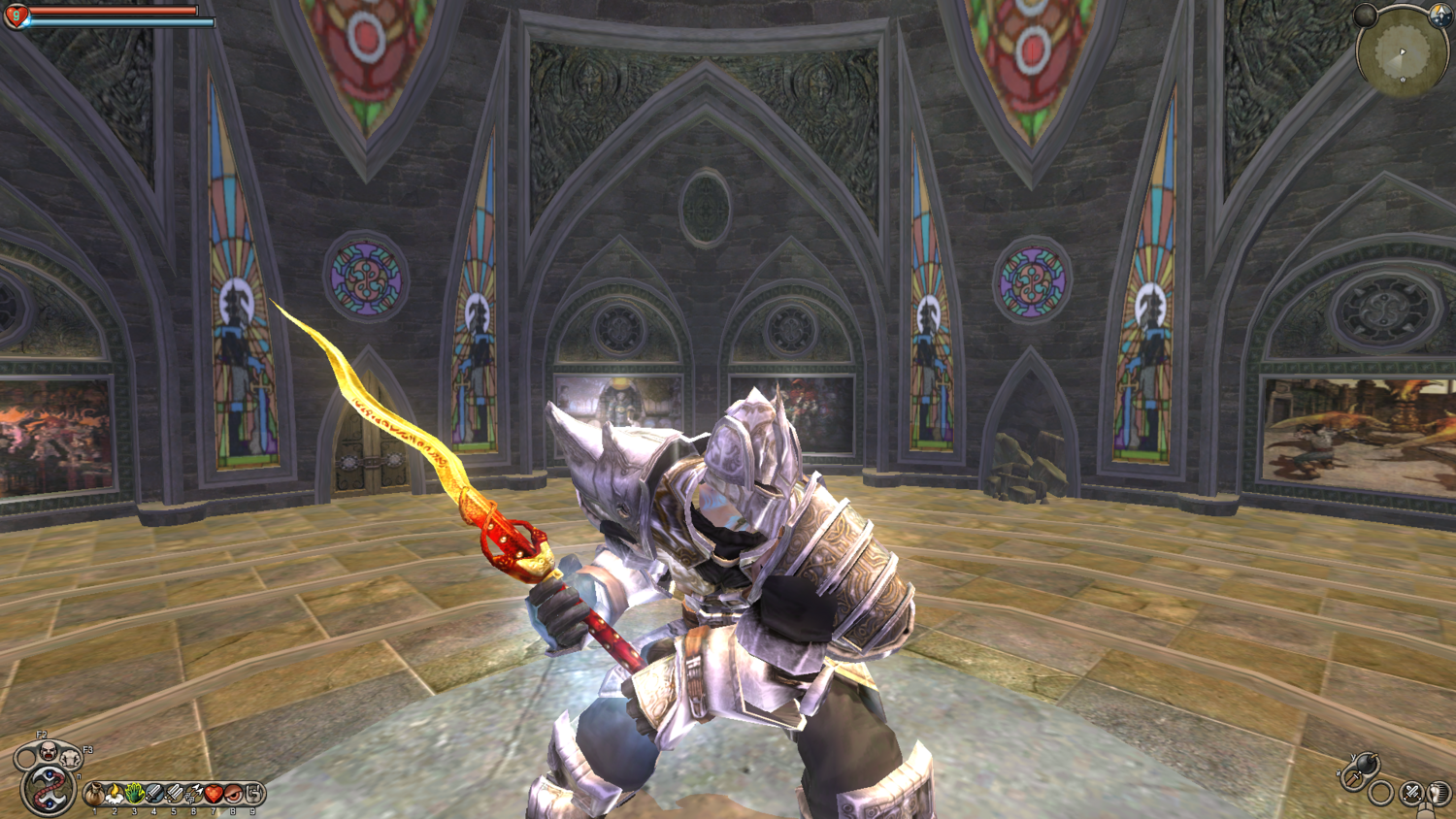This screenshot has height=819, width=1456.
Task: Select the multiple swords hotbar icon
Action: pos(175,795)
